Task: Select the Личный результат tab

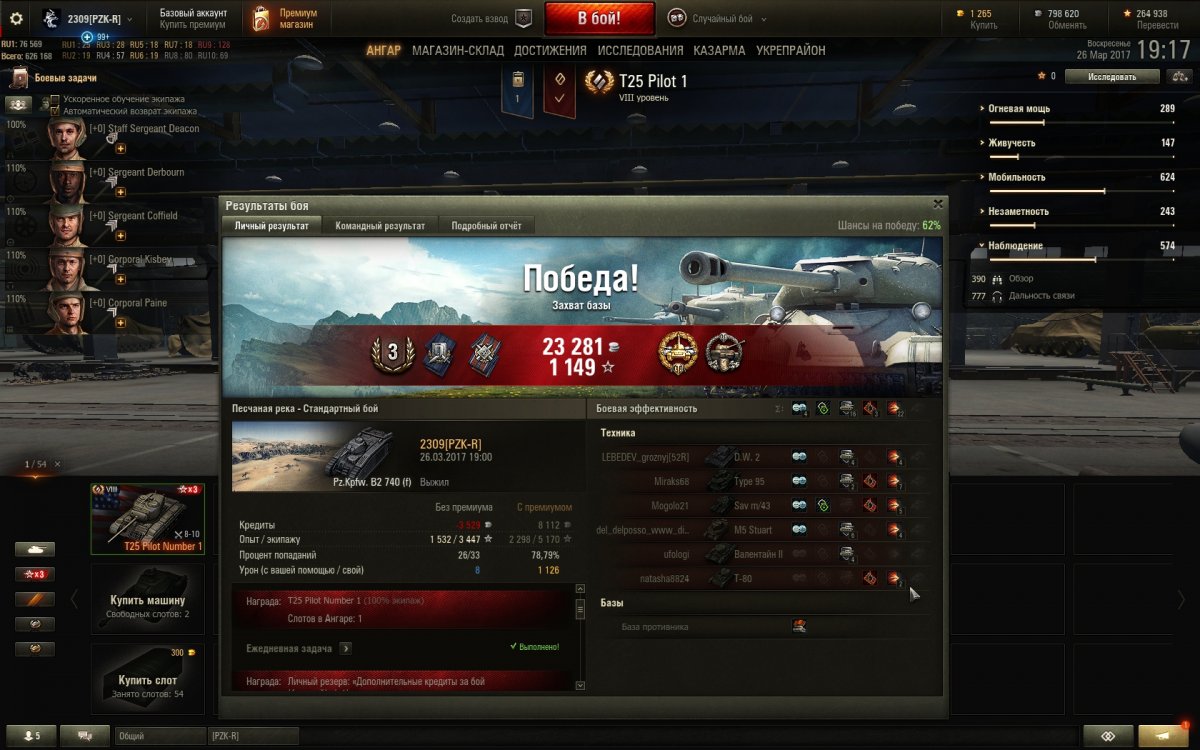Action: [272, 226]
